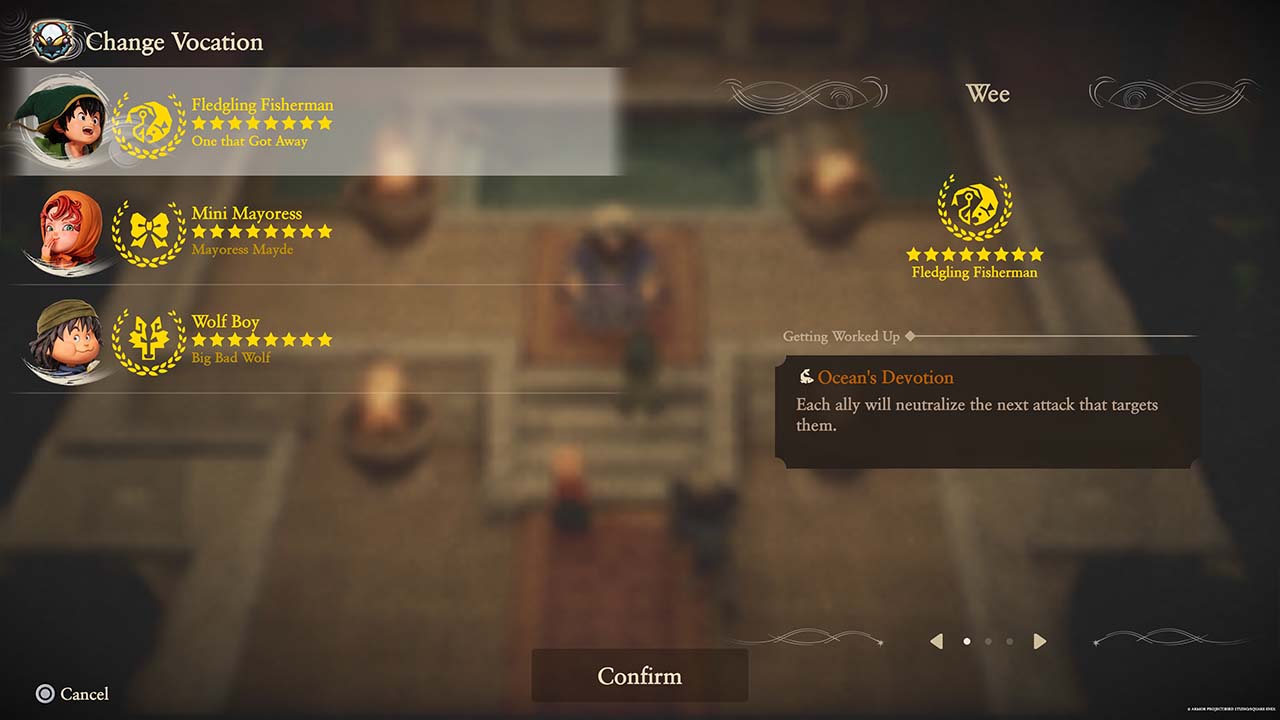Click the Cancel option
This screenshot has height=720, width=1280.
(x=73, y=694)
